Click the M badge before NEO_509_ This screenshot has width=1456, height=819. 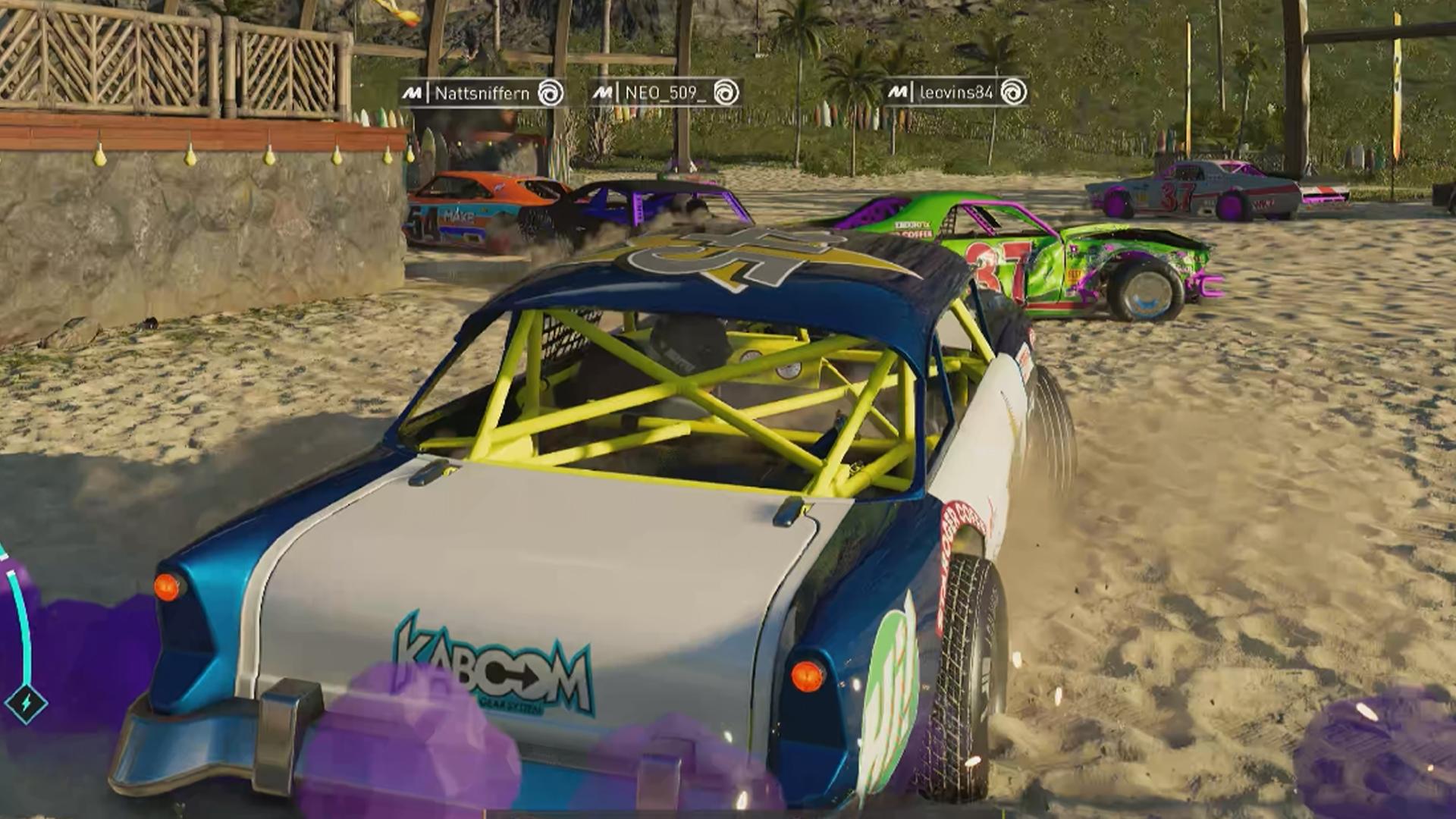[x=602, y=93]
